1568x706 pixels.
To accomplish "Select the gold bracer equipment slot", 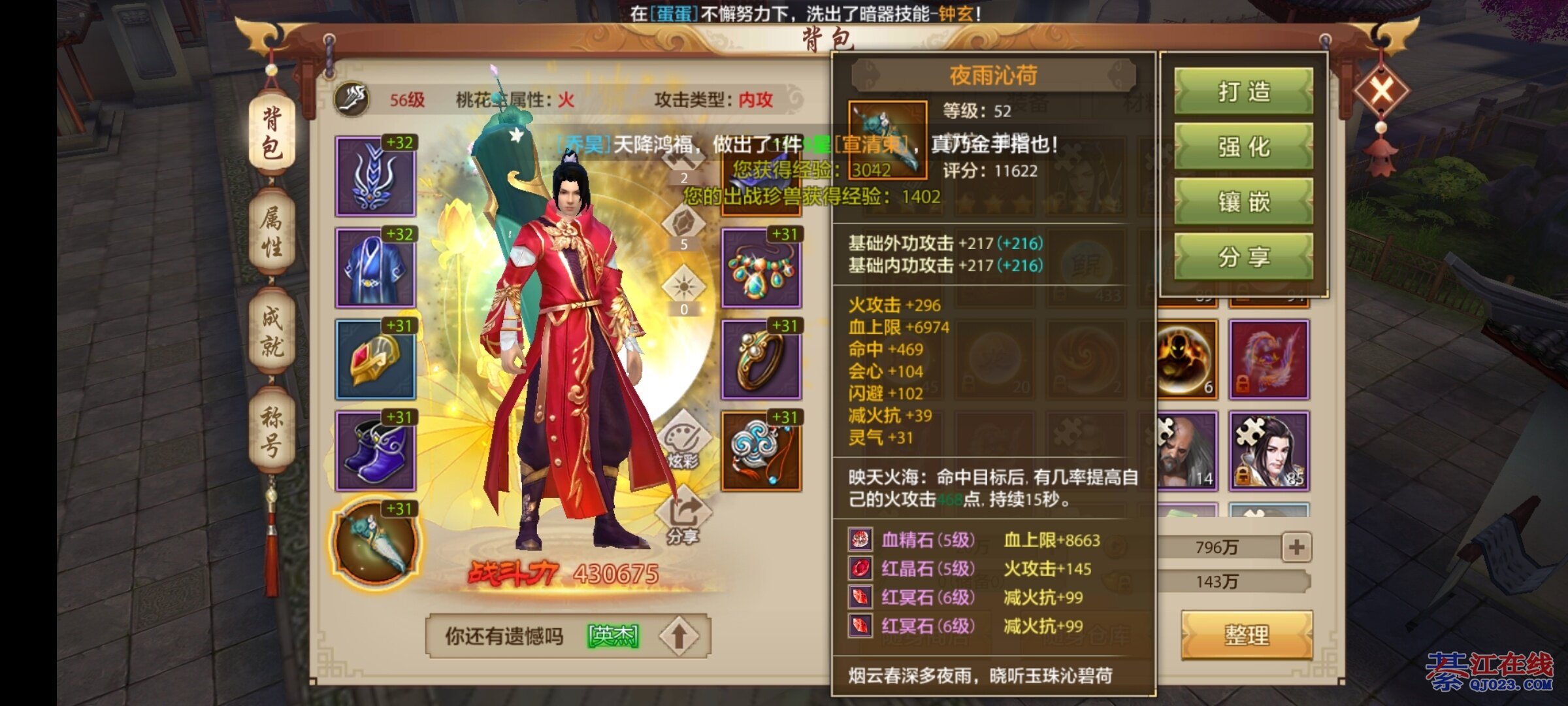I will click(376, 360).
